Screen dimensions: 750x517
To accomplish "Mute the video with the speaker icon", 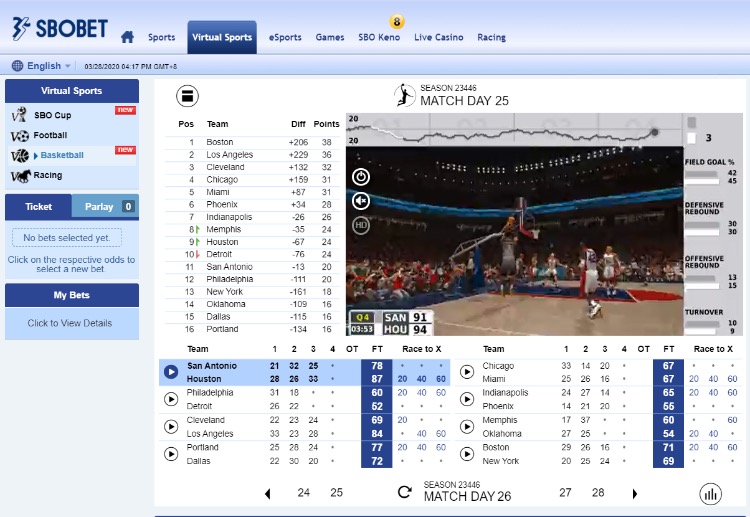I will (x=361, y=201).
